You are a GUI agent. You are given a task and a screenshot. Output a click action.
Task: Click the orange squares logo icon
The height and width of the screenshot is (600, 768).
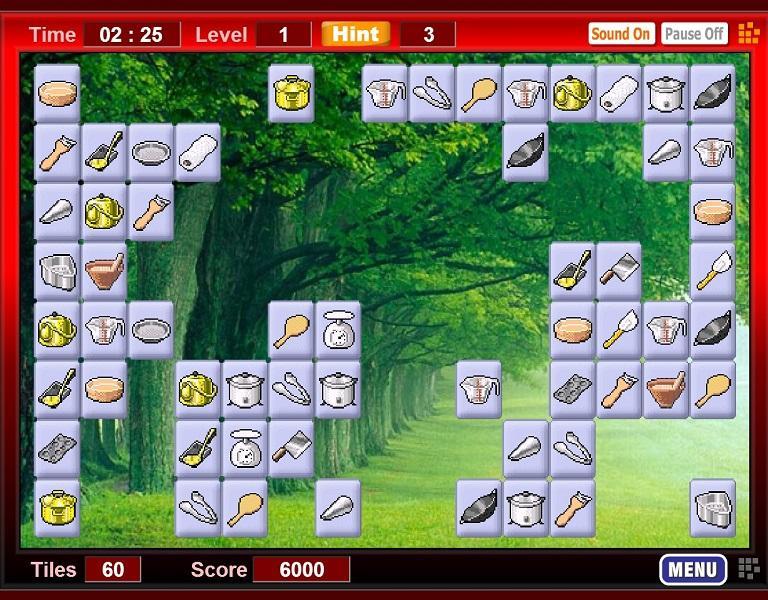click(x=748, y=33)
